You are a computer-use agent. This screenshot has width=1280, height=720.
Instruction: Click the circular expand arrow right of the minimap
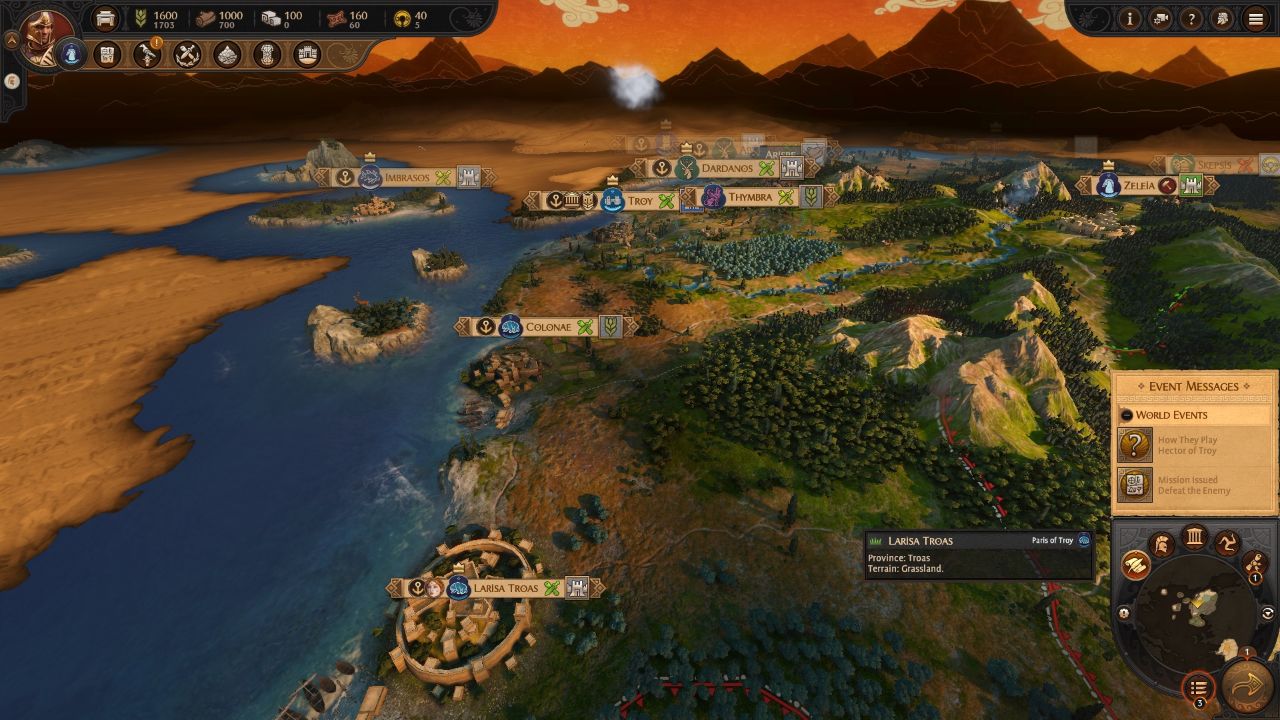coord(1268,612)
